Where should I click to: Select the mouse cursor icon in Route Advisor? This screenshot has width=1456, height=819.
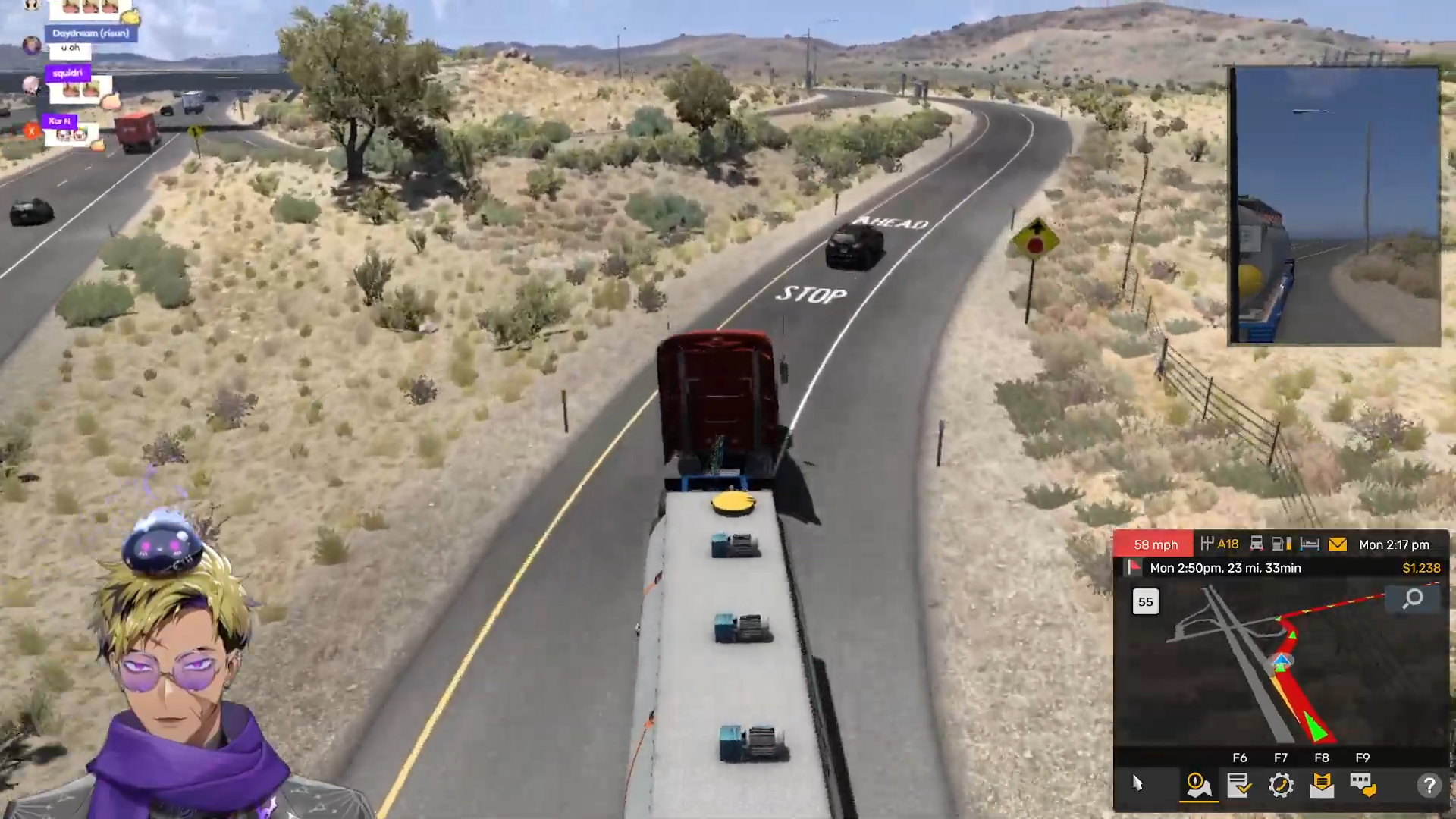(1137, 783)
